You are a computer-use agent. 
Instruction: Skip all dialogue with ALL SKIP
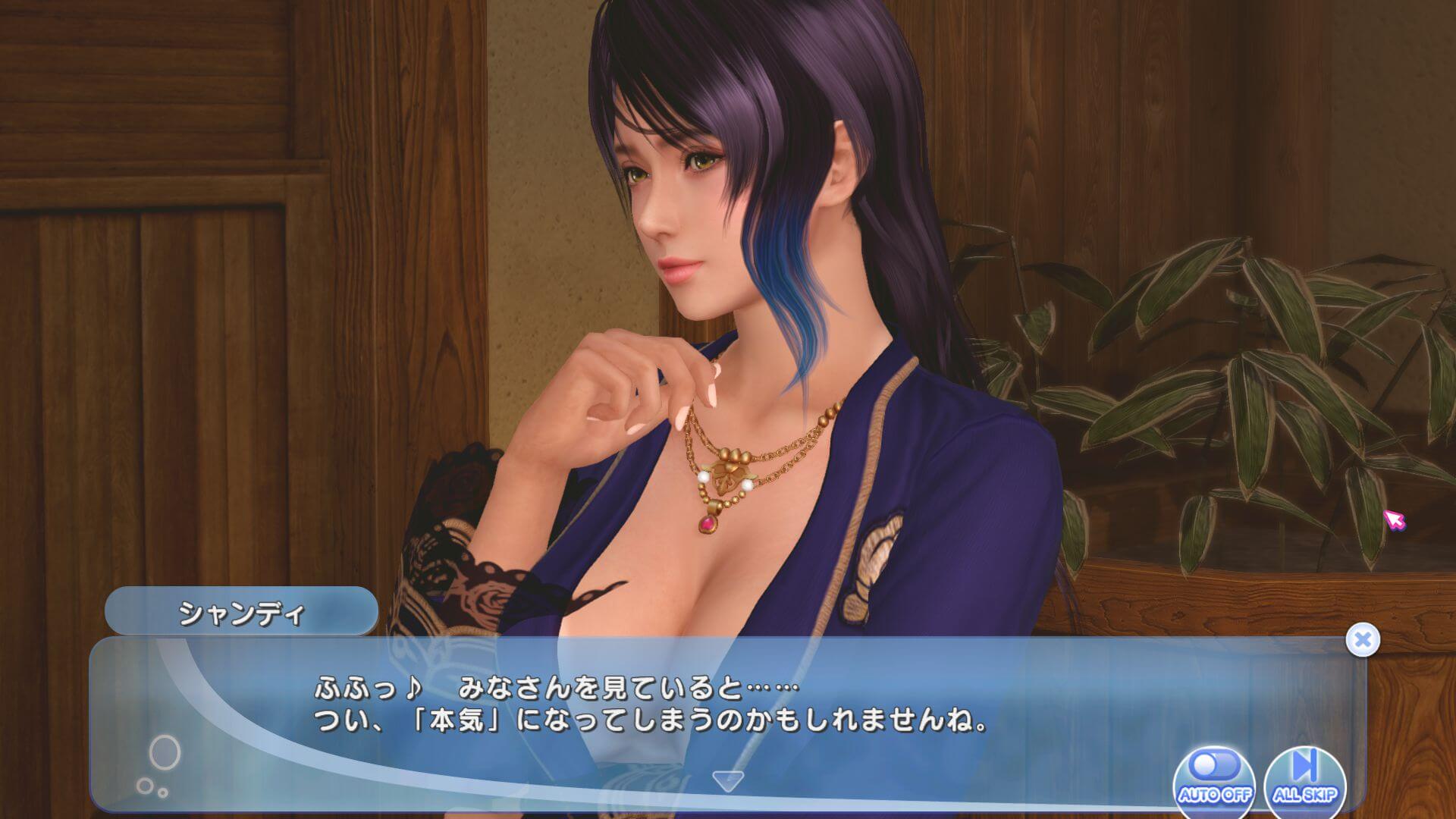1305,779
